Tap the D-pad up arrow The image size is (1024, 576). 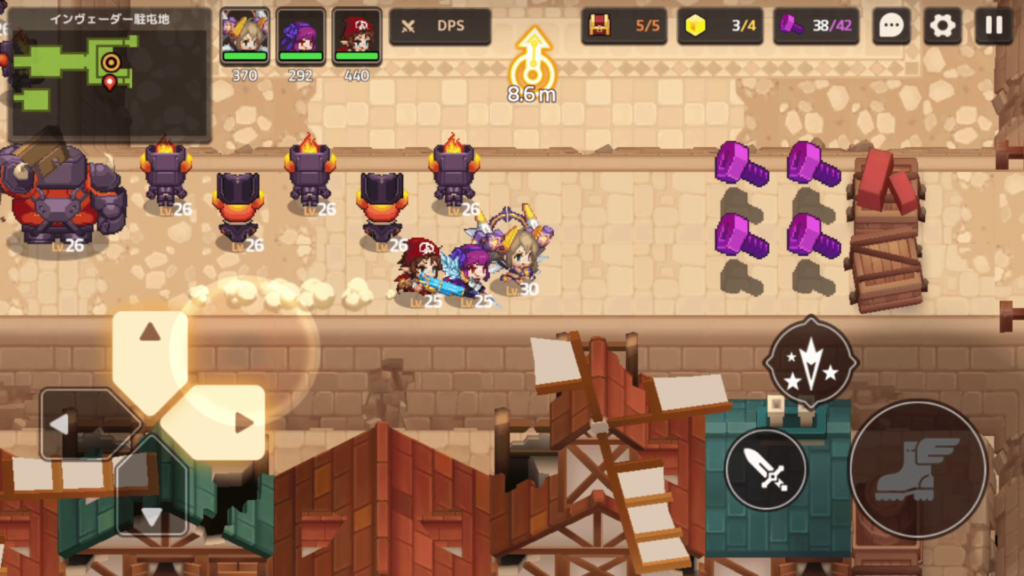(149, 335)
